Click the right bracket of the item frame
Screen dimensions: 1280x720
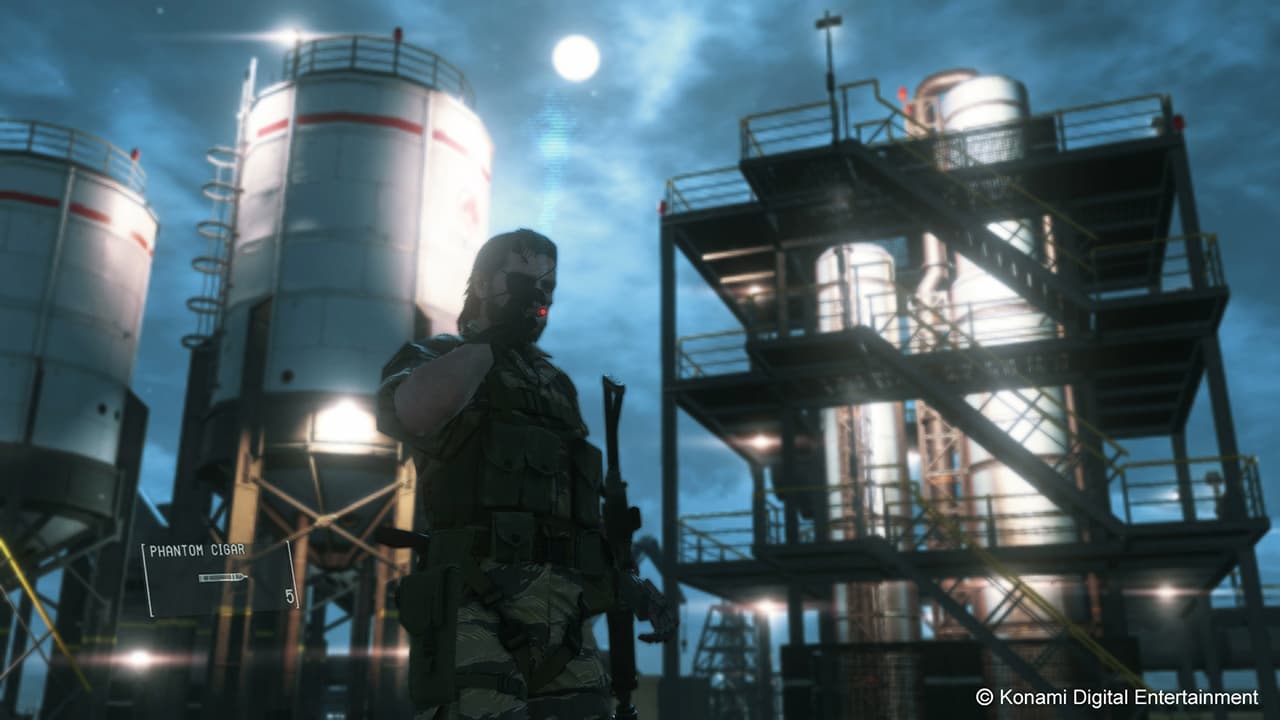point(293,575)
